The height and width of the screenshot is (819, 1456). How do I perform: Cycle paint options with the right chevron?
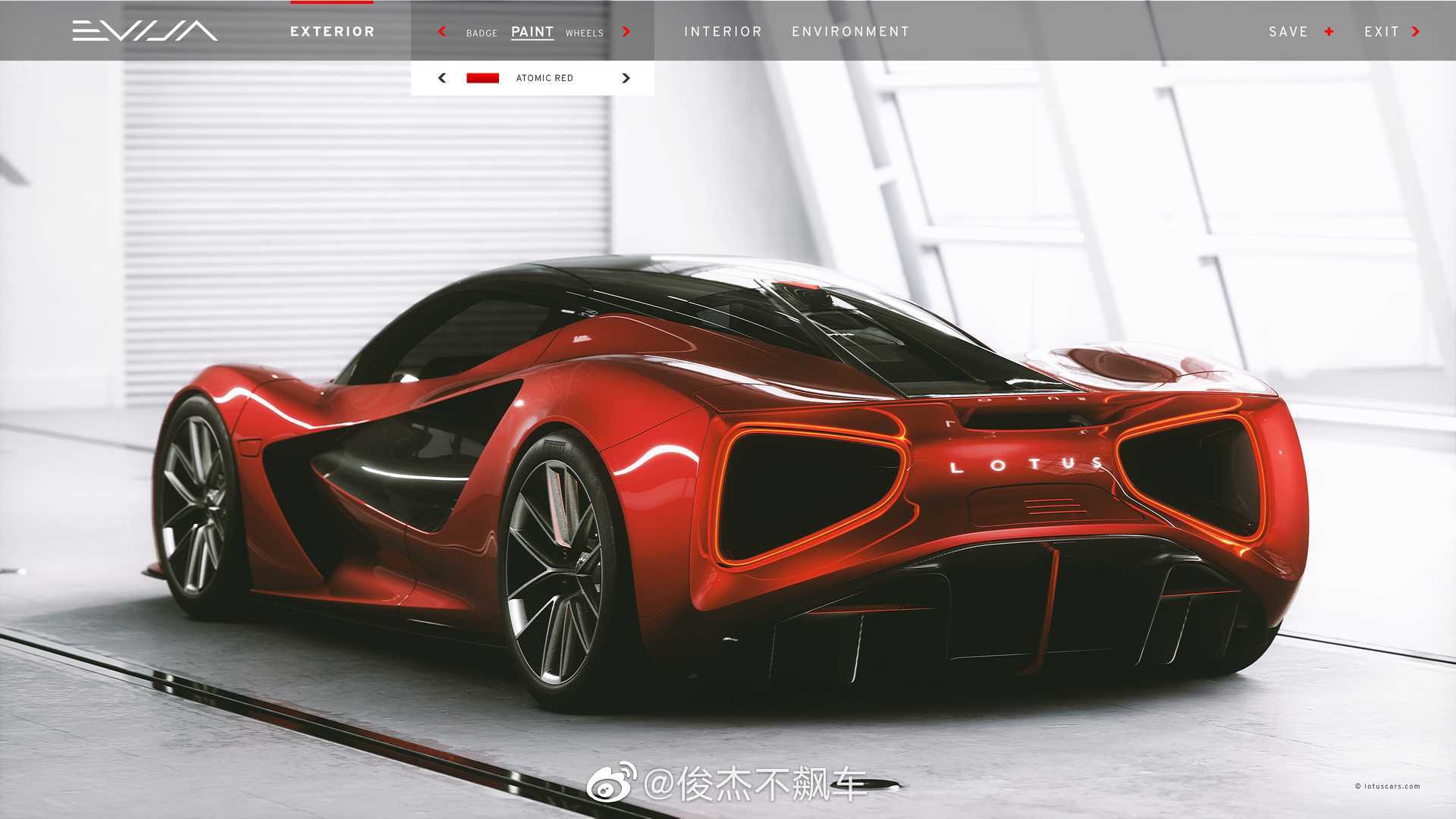[626, 32]
